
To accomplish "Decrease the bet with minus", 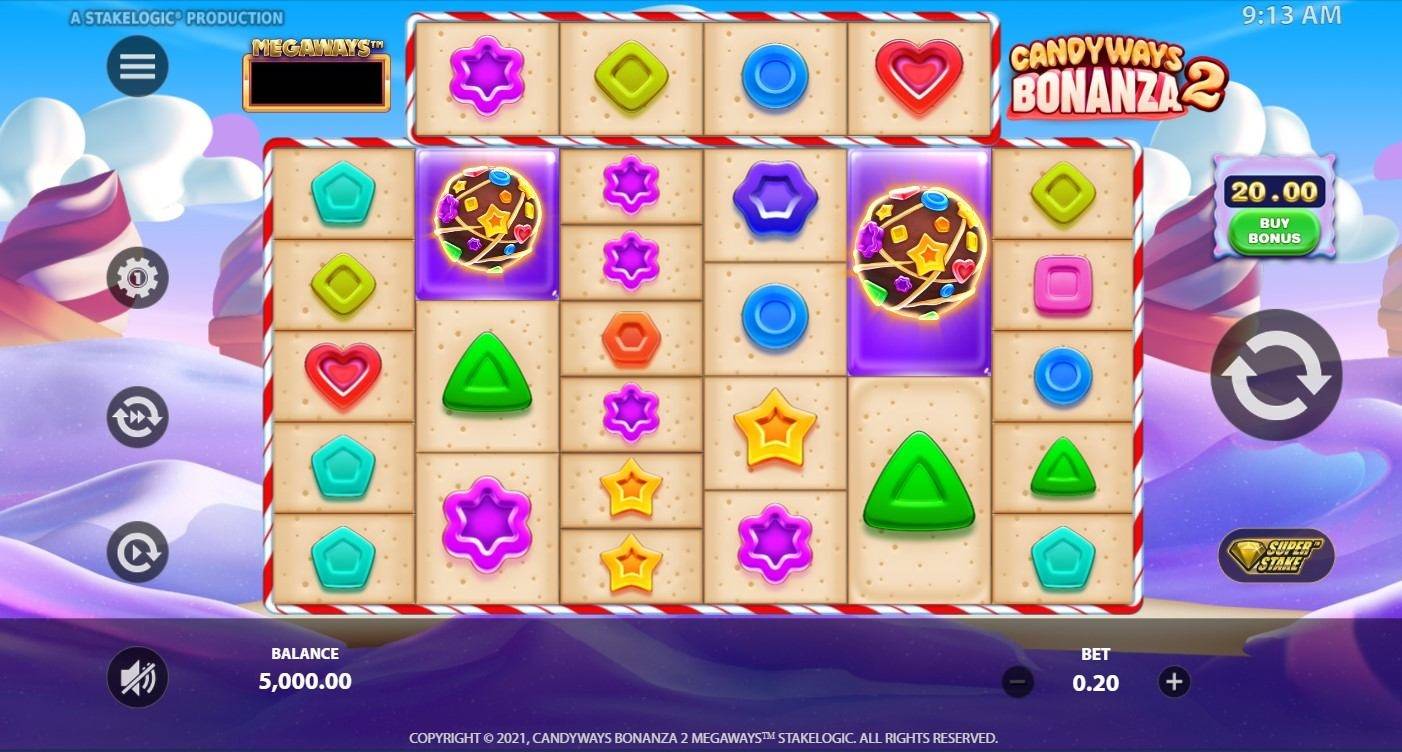I will (x=1018, y=682).
